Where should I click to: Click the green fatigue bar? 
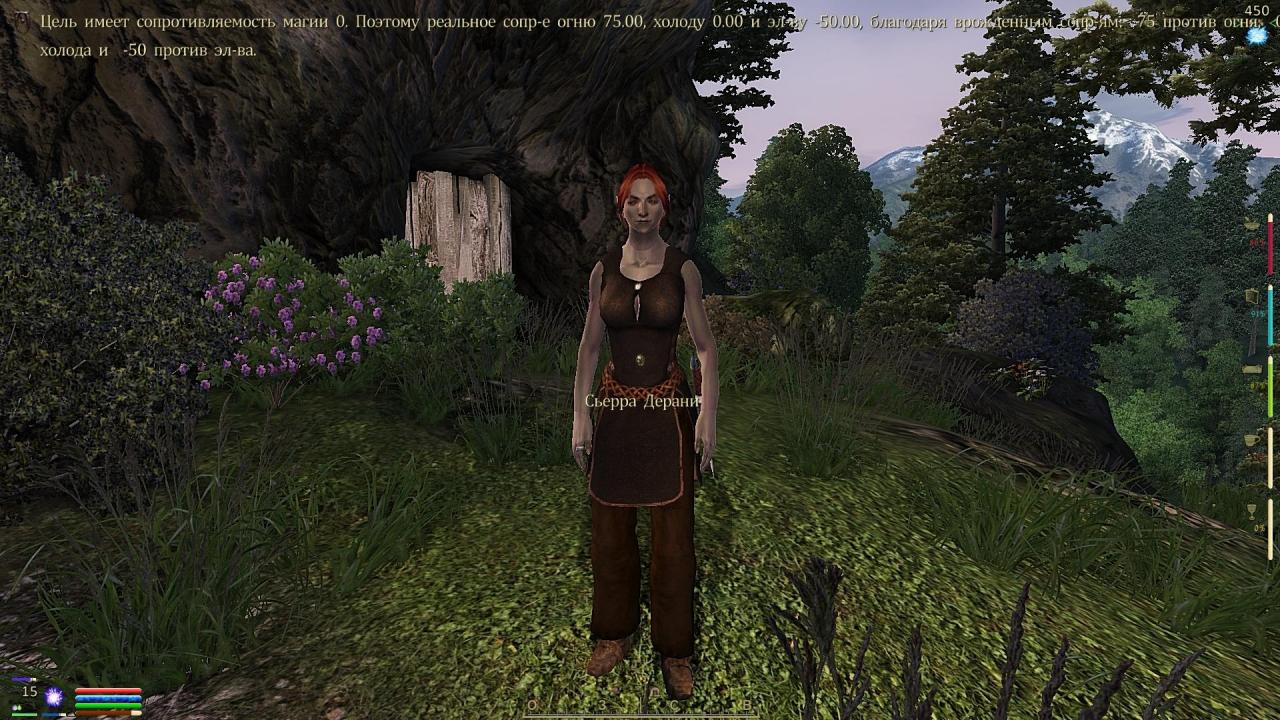[108, 704]
